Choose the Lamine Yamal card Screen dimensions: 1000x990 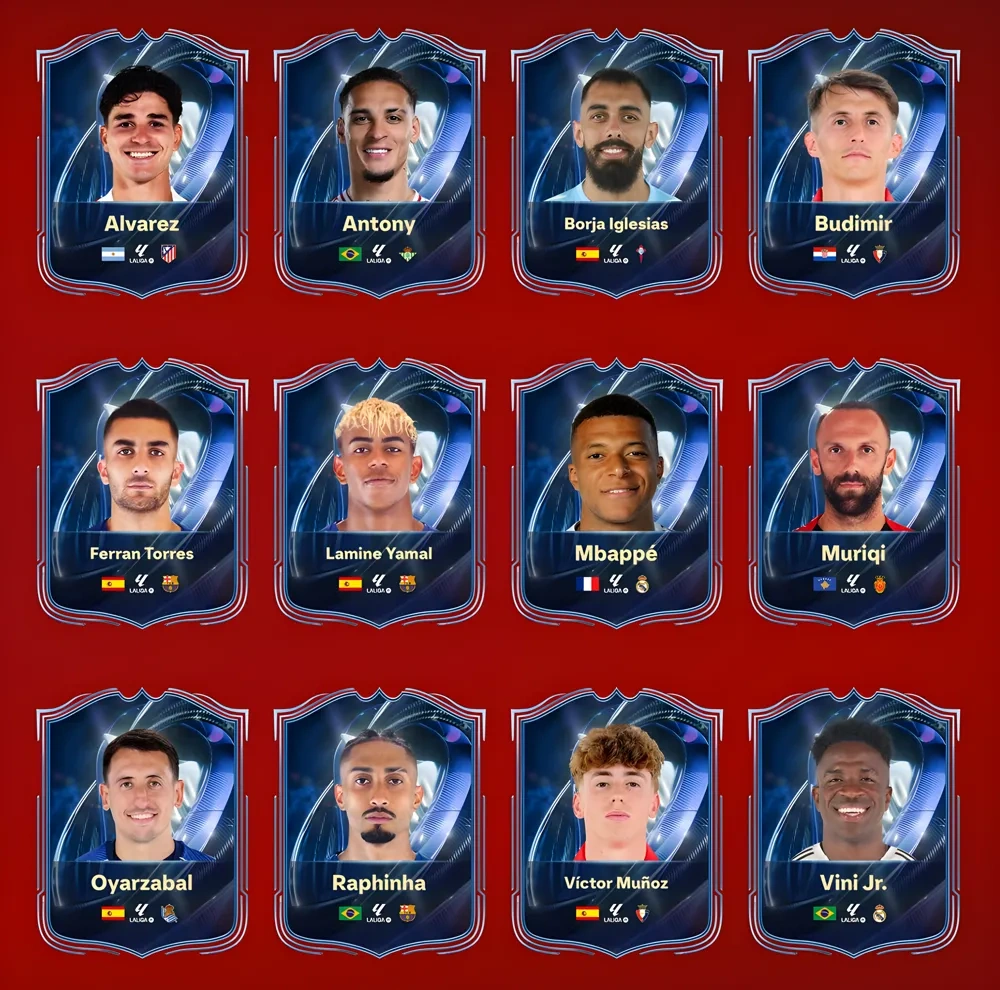(379, 495)
